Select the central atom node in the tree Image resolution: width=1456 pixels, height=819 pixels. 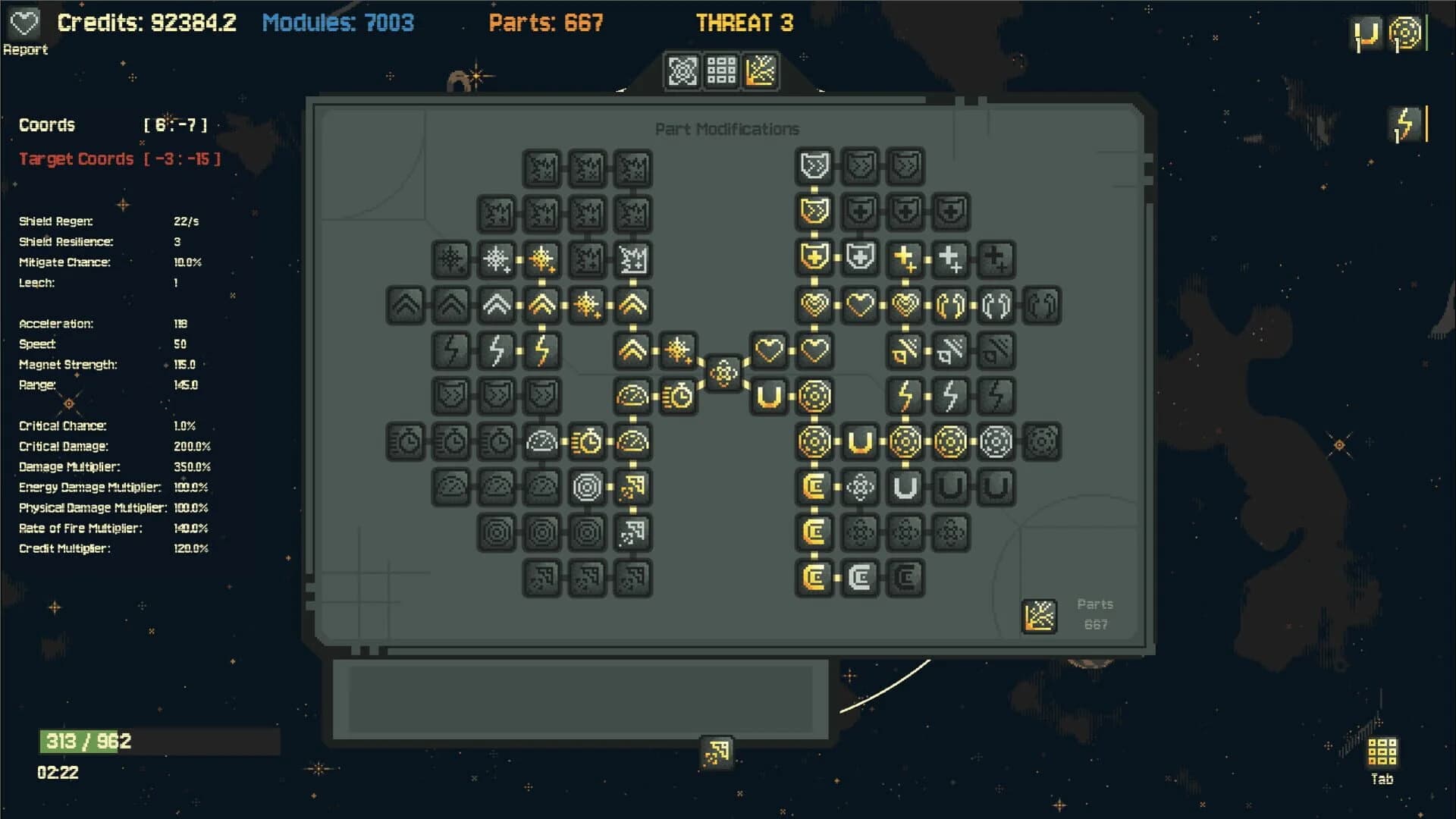[724, 373]
